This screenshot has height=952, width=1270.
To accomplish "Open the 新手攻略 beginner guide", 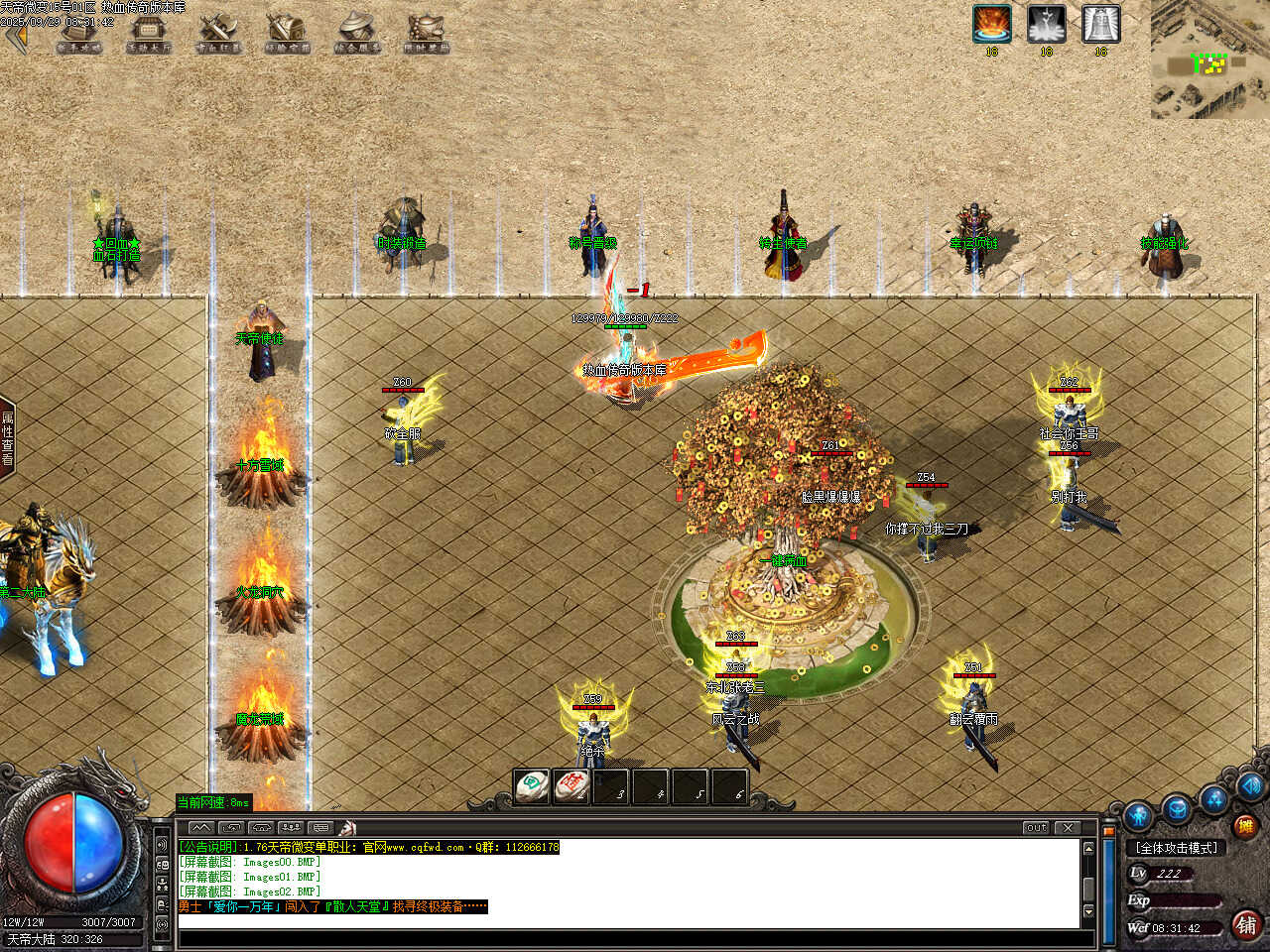I will click(79, 33).
